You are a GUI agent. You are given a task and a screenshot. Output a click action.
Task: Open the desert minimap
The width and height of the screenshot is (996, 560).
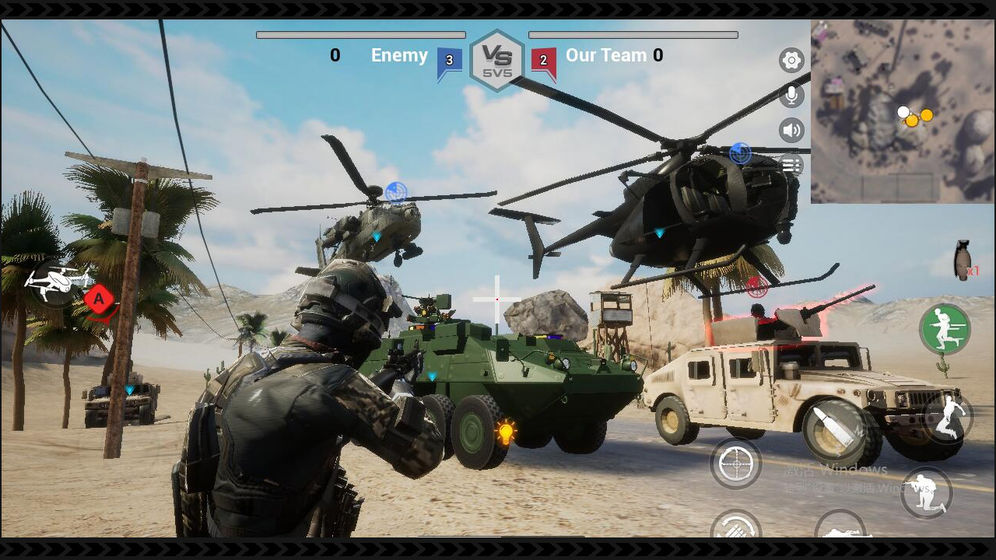pos(901,111)
